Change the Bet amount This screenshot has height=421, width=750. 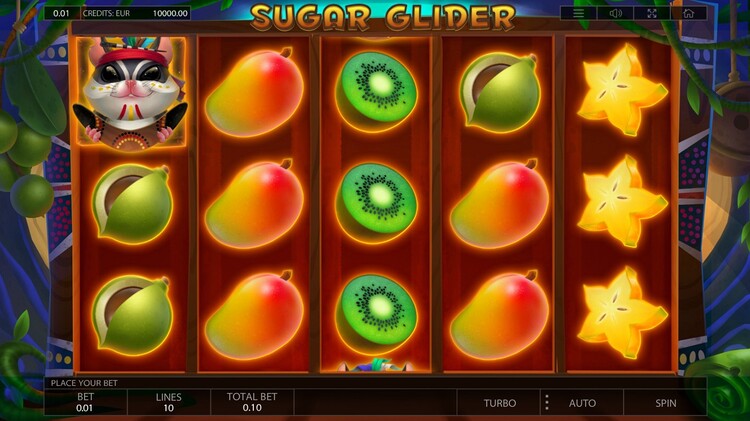pos(85,403)
